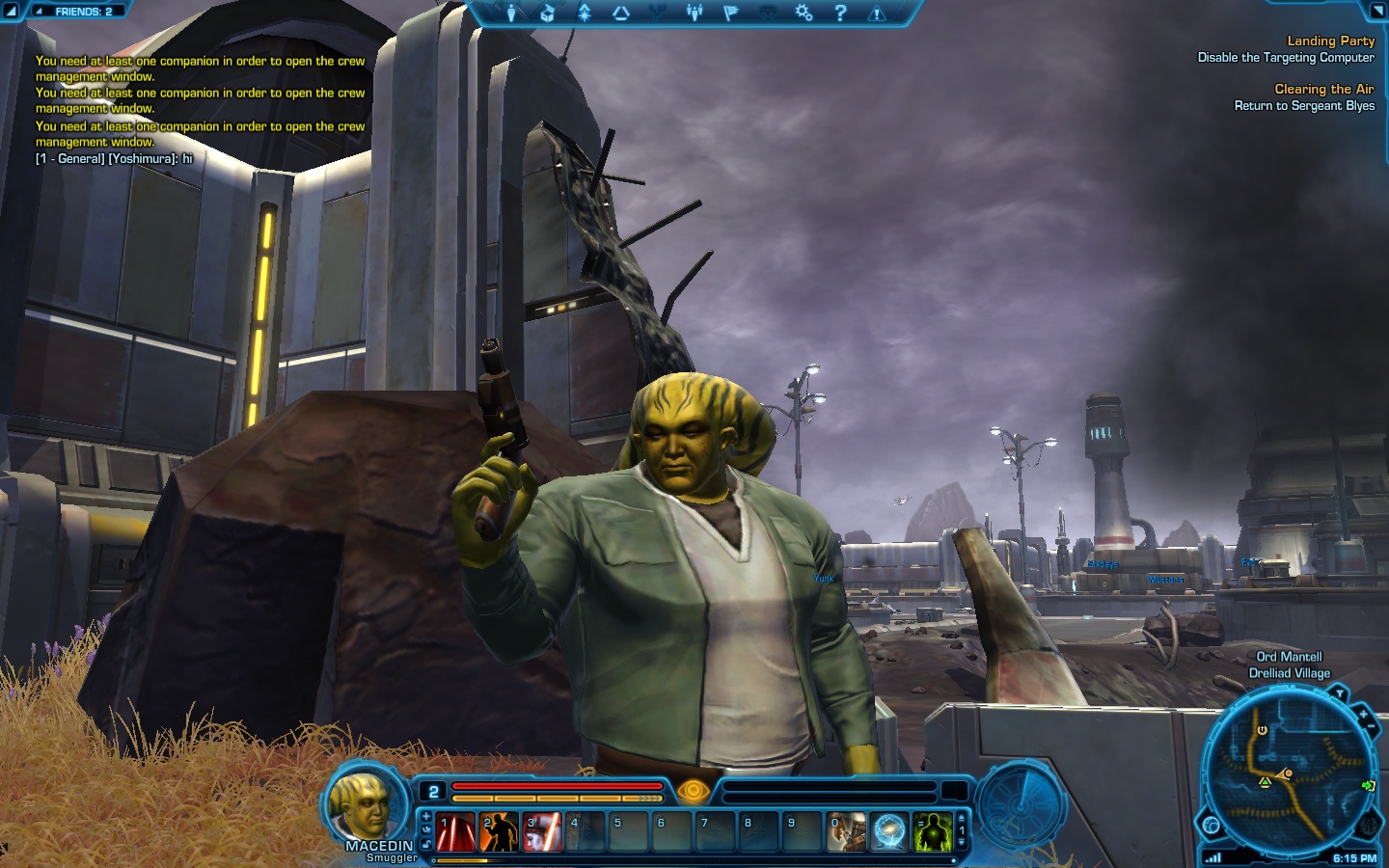
Task: Open the mission log triangle icon
Action: tap(621, 13)
